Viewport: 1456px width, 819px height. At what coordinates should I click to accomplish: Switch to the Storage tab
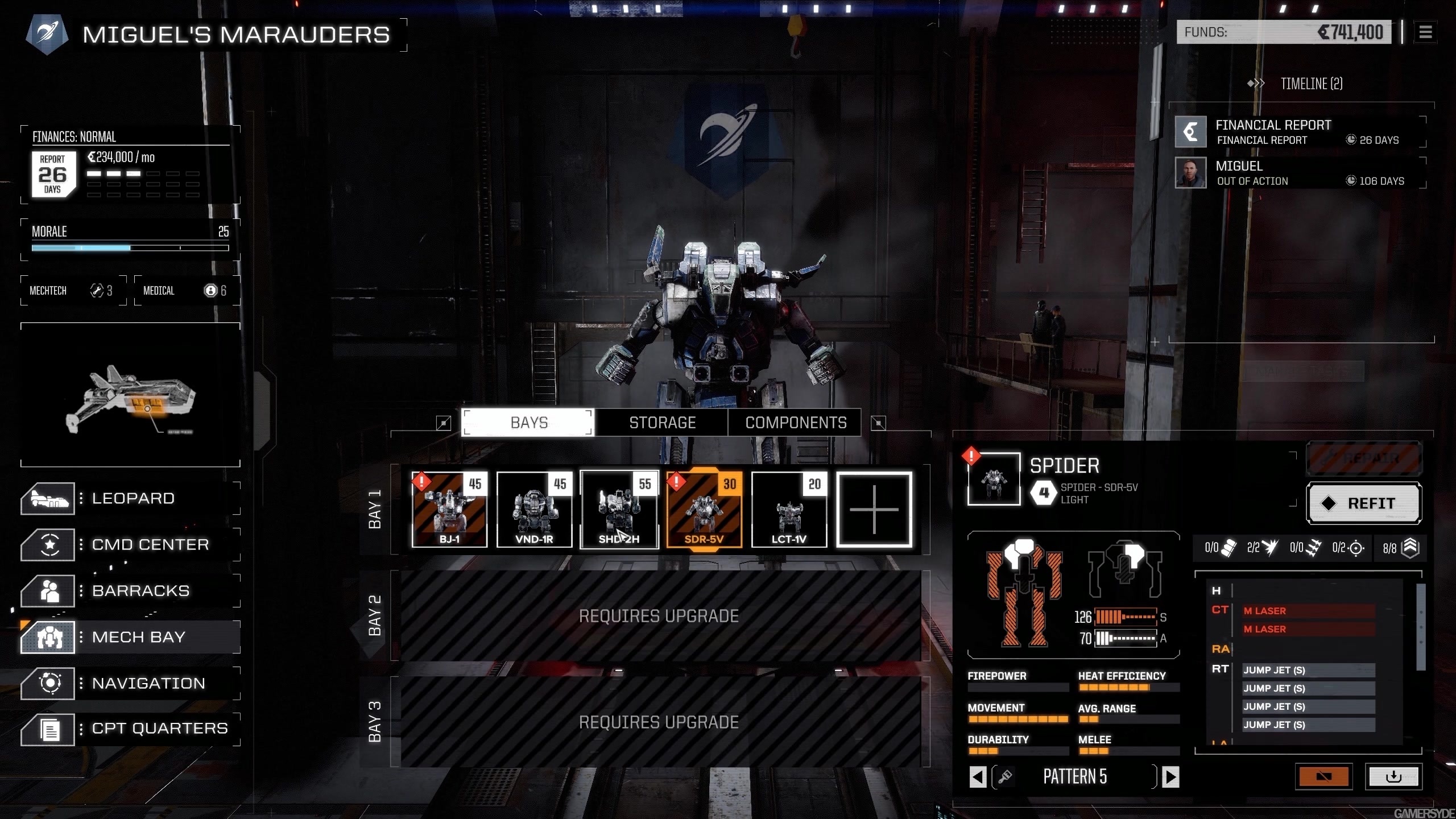[x=662, y=422]
